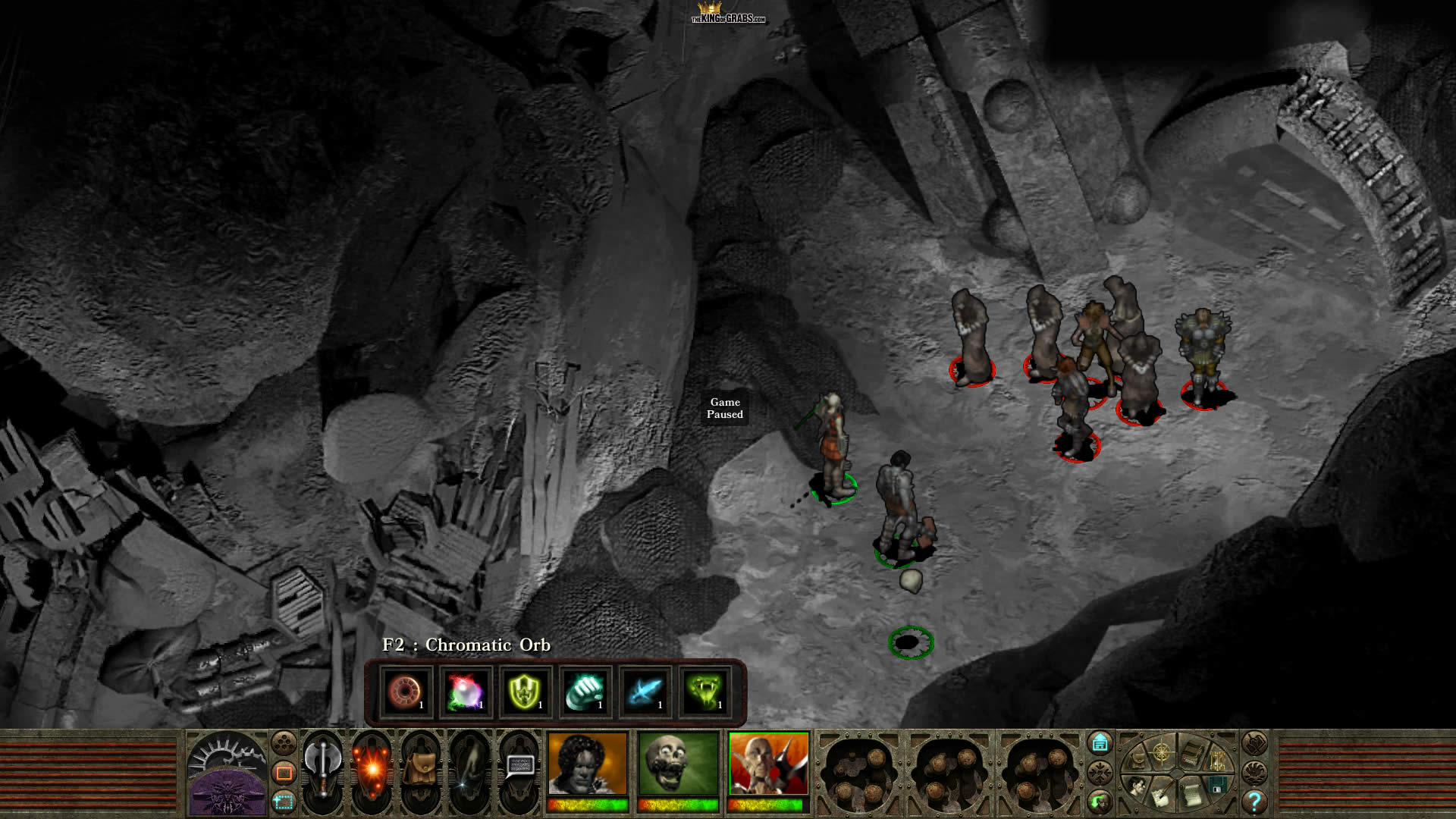Screen dimensions: 1456x819
Task: Select the dark-haired scarred man portrait
Action: pos(588,763)
